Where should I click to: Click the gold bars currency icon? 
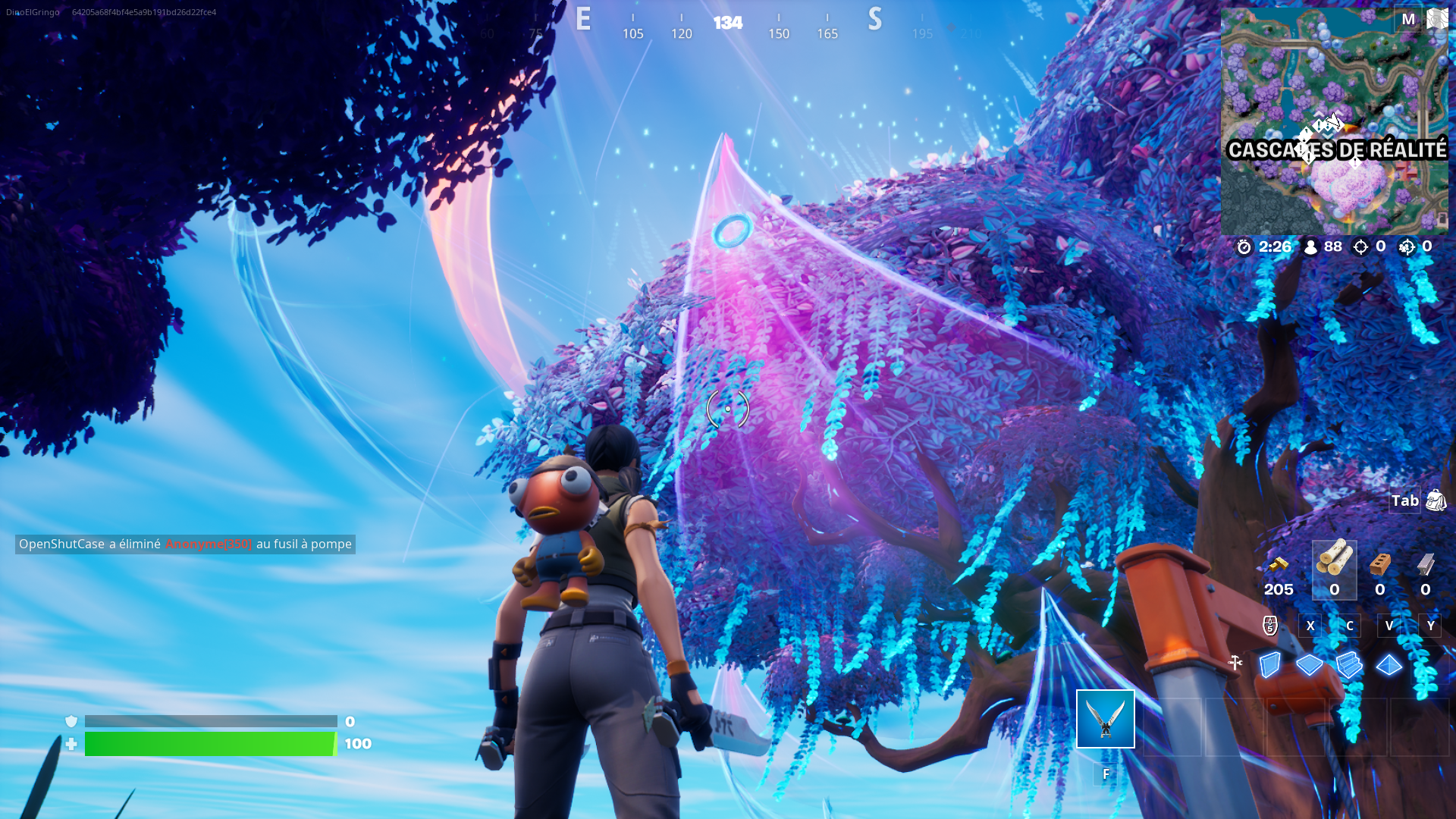(x=1278, y=564)
